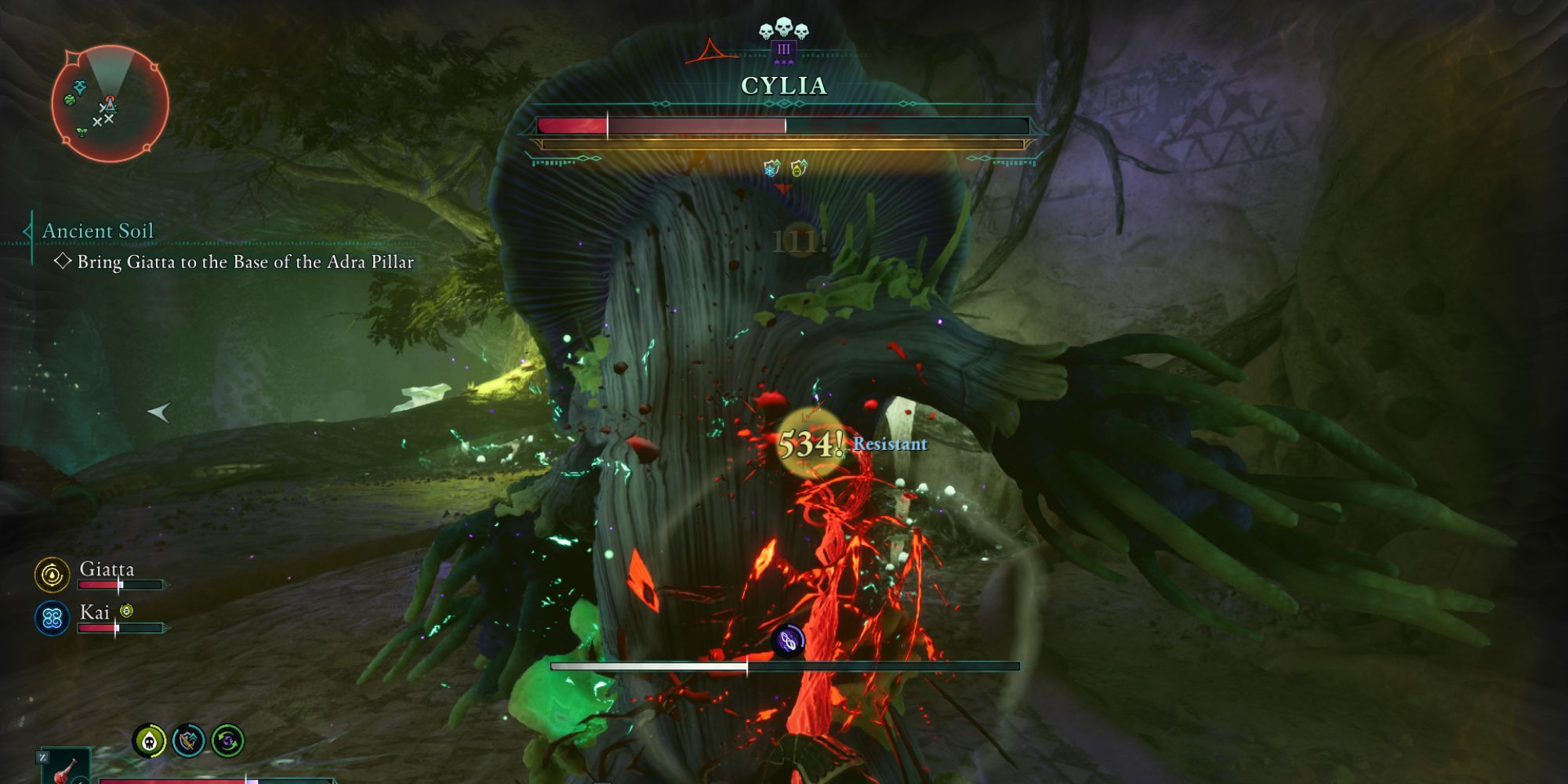Inspect the sword and shield buff icon
The image size is (1568, 784).
[x=188, y=741]
